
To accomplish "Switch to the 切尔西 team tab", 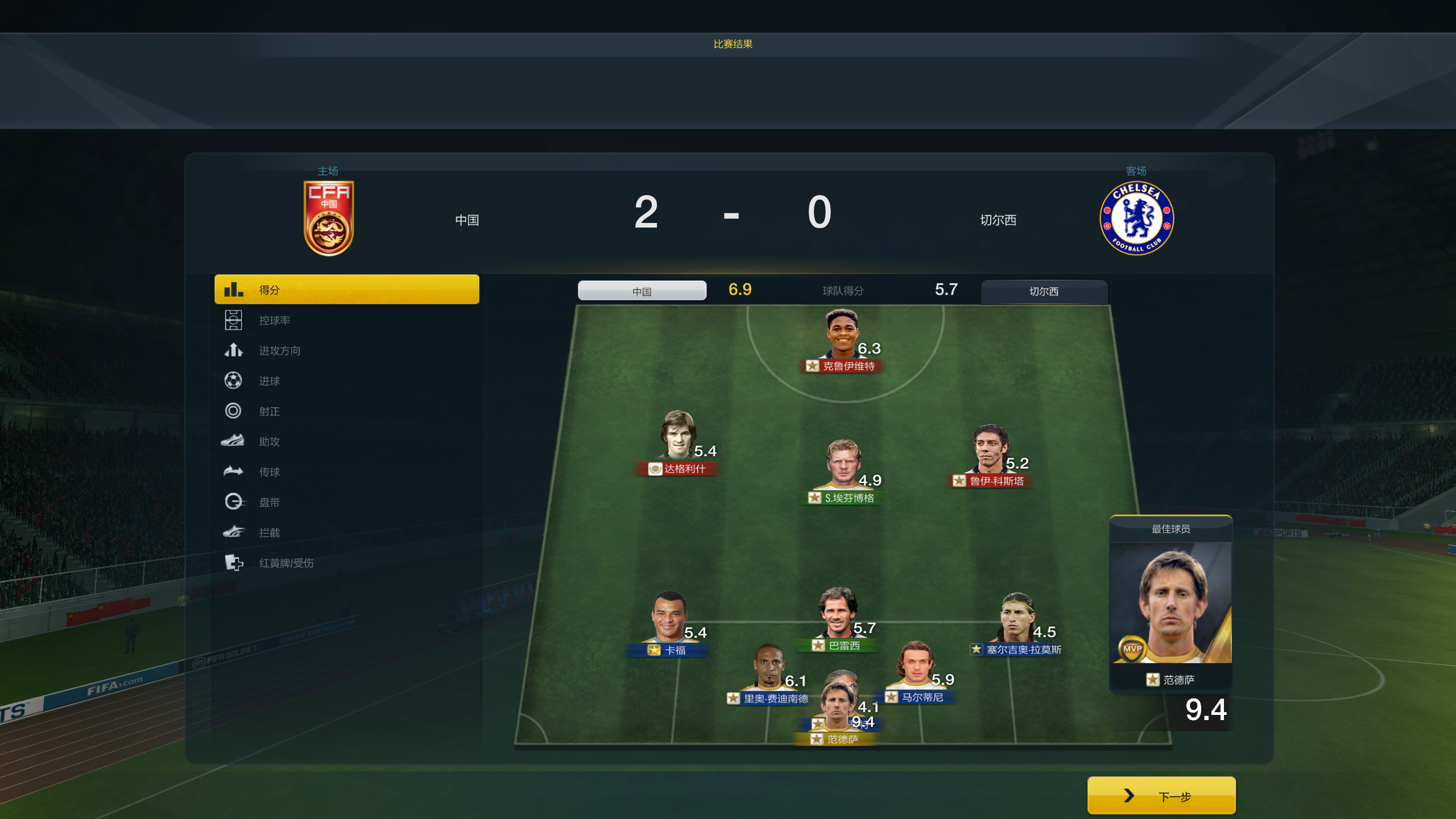I will (1044, 291).
